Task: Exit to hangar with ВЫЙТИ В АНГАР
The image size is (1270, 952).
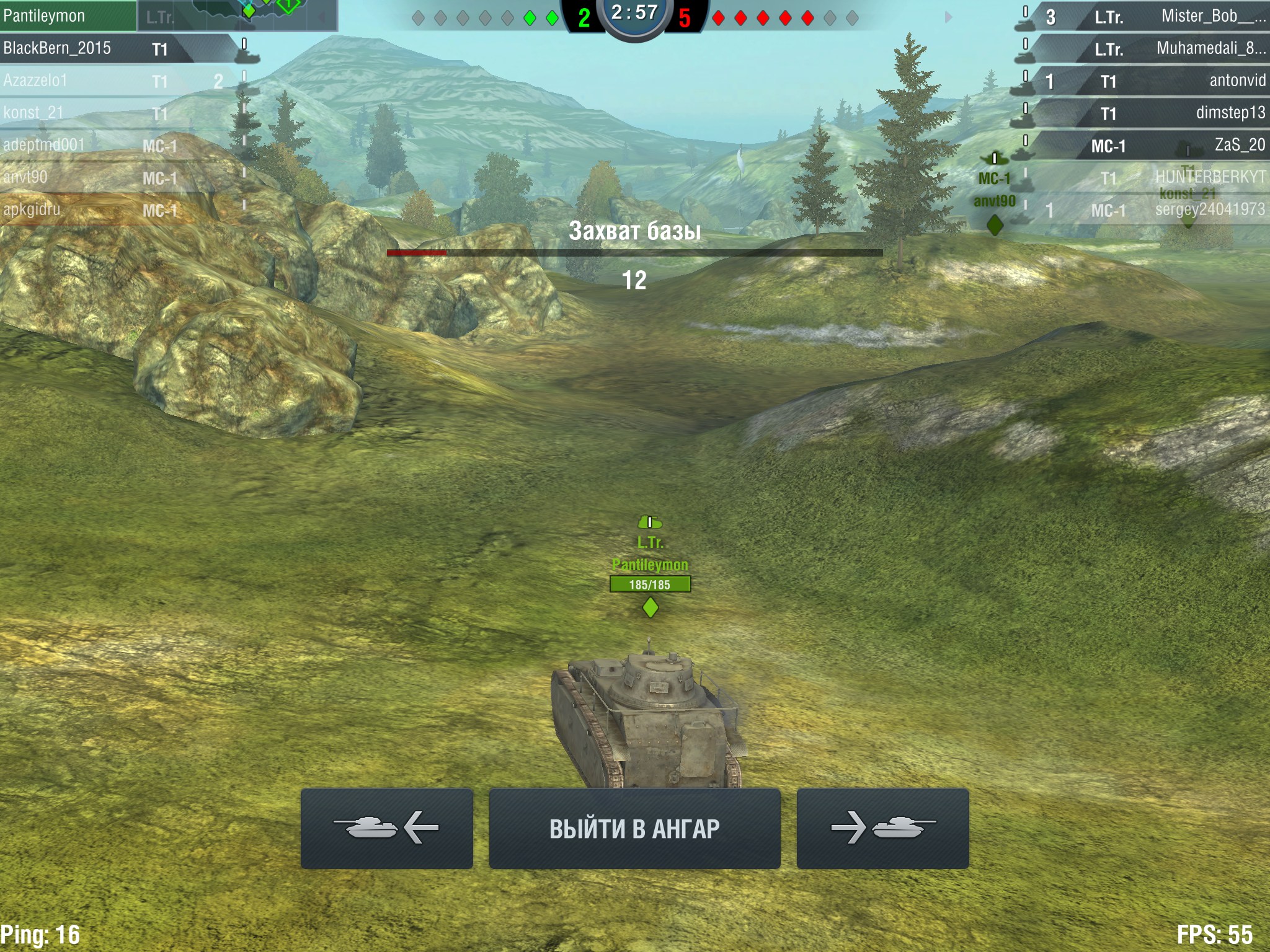Action: 634,829
